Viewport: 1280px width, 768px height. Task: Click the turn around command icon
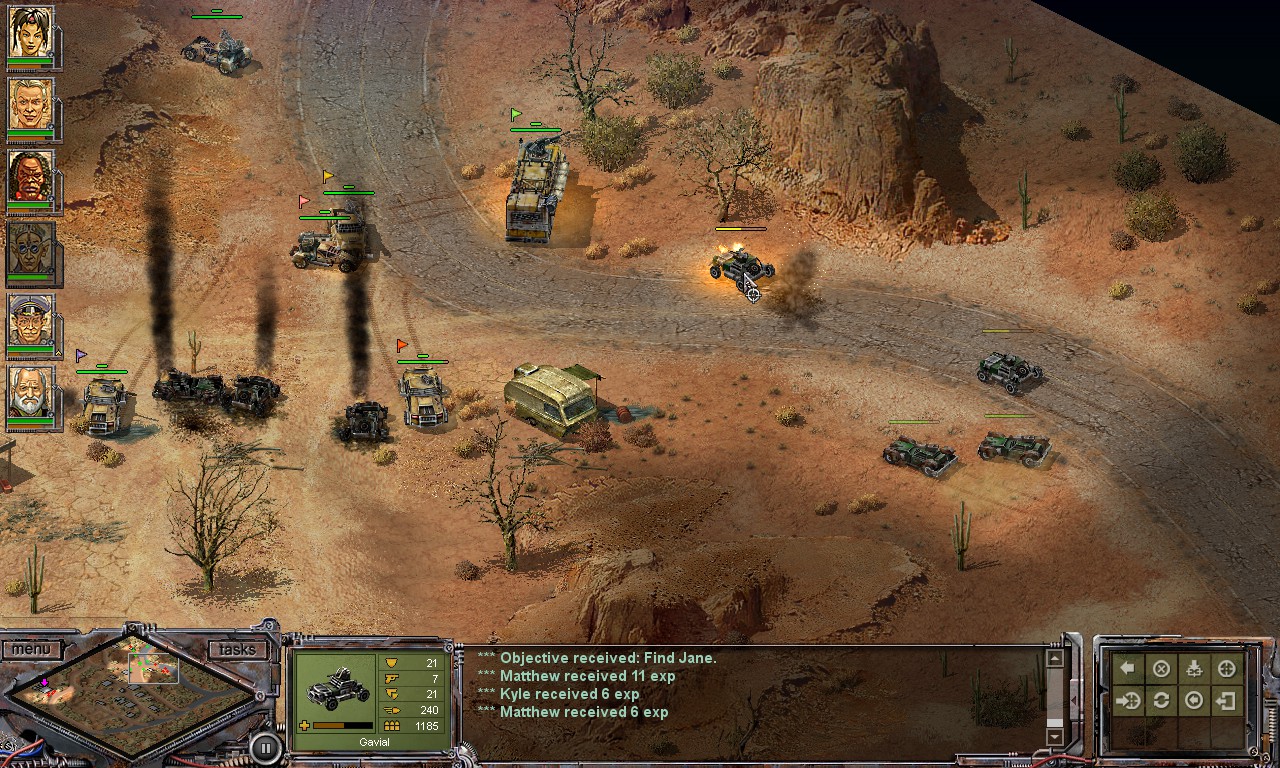1159,700
